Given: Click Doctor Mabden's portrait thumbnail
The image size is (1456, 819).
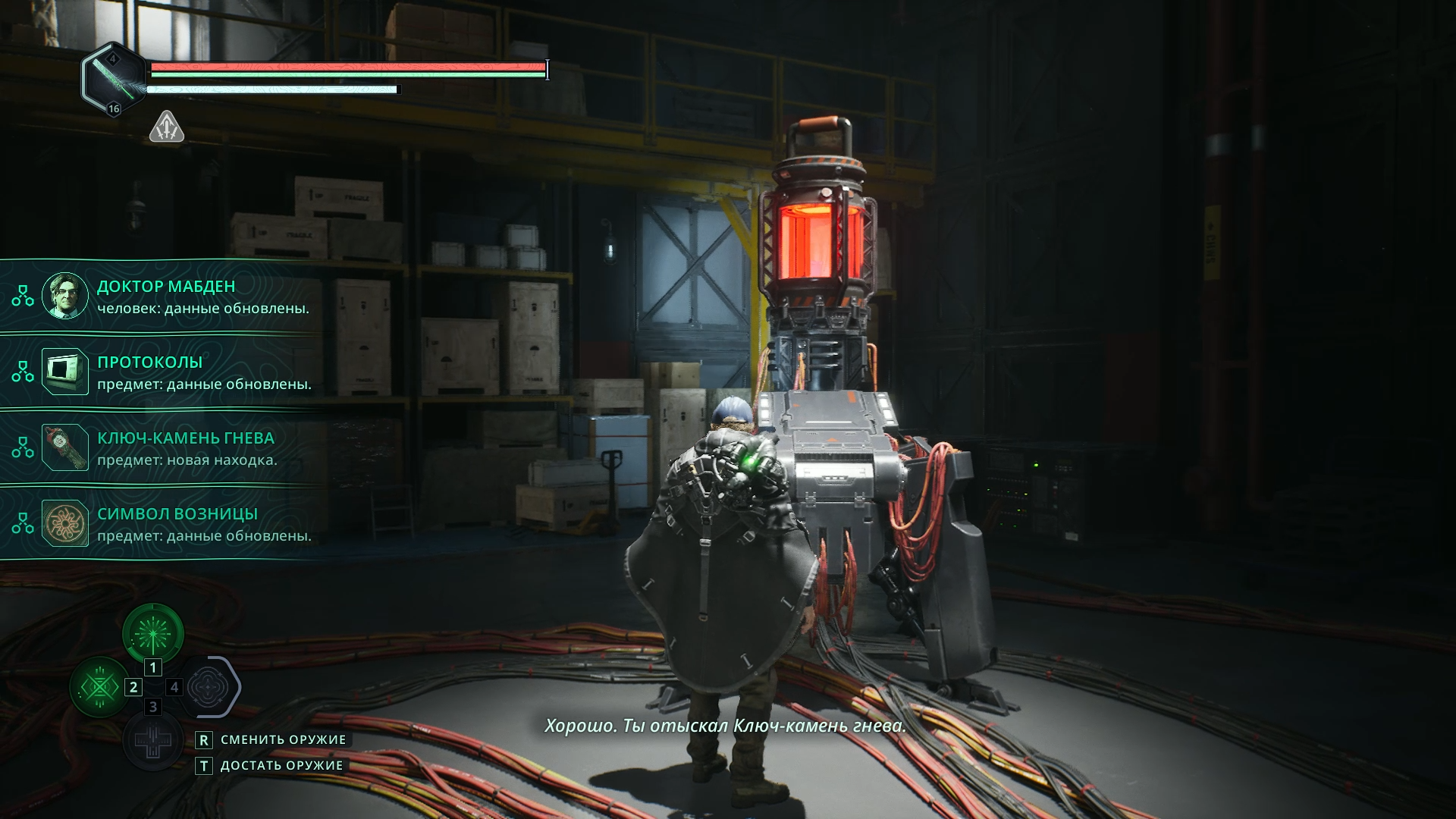Looking at the screenshot, I should [65, 296].
